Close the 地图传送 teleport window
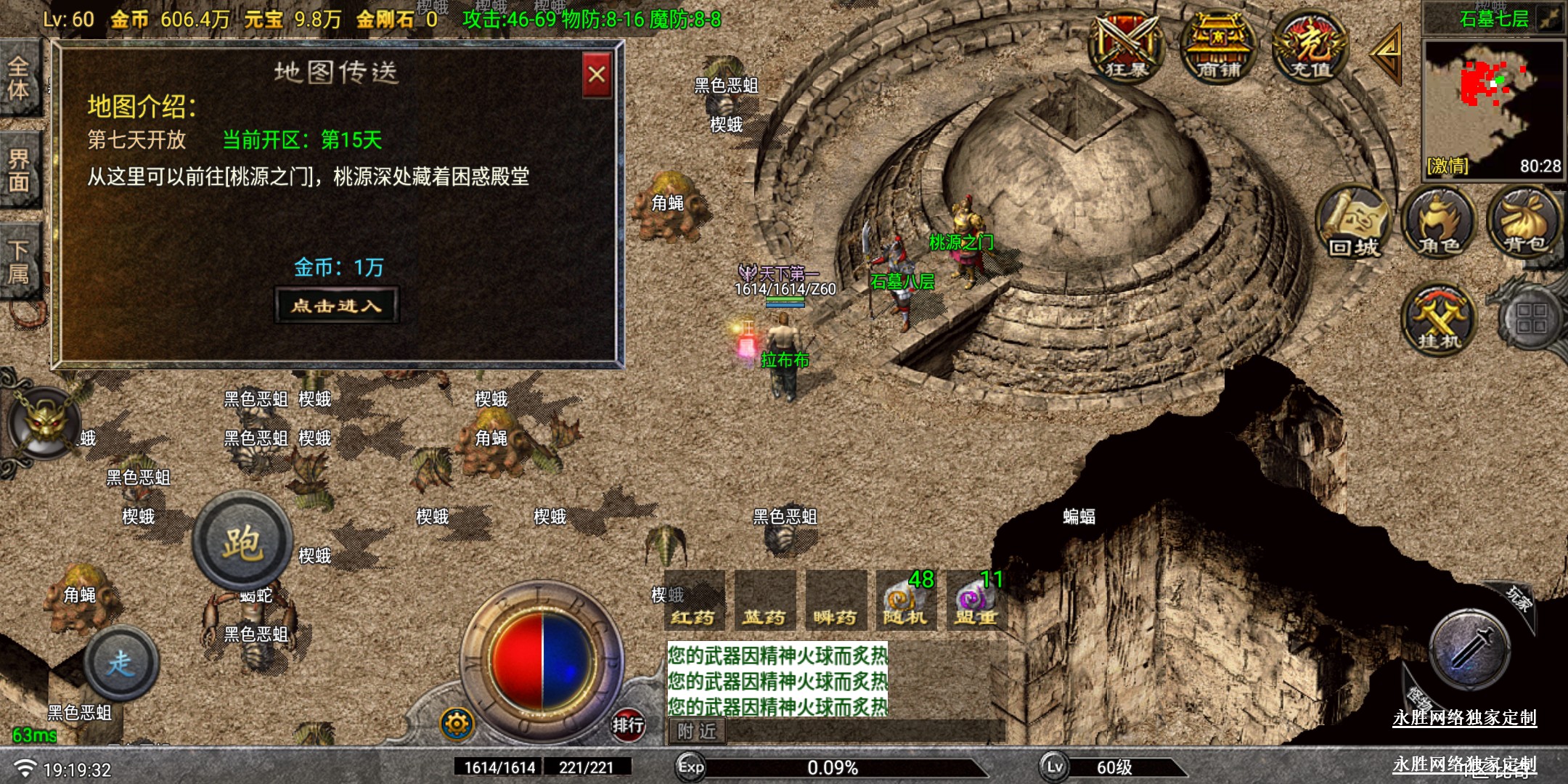The width and height of the screenshot is (1568, 784). [597, 75]
